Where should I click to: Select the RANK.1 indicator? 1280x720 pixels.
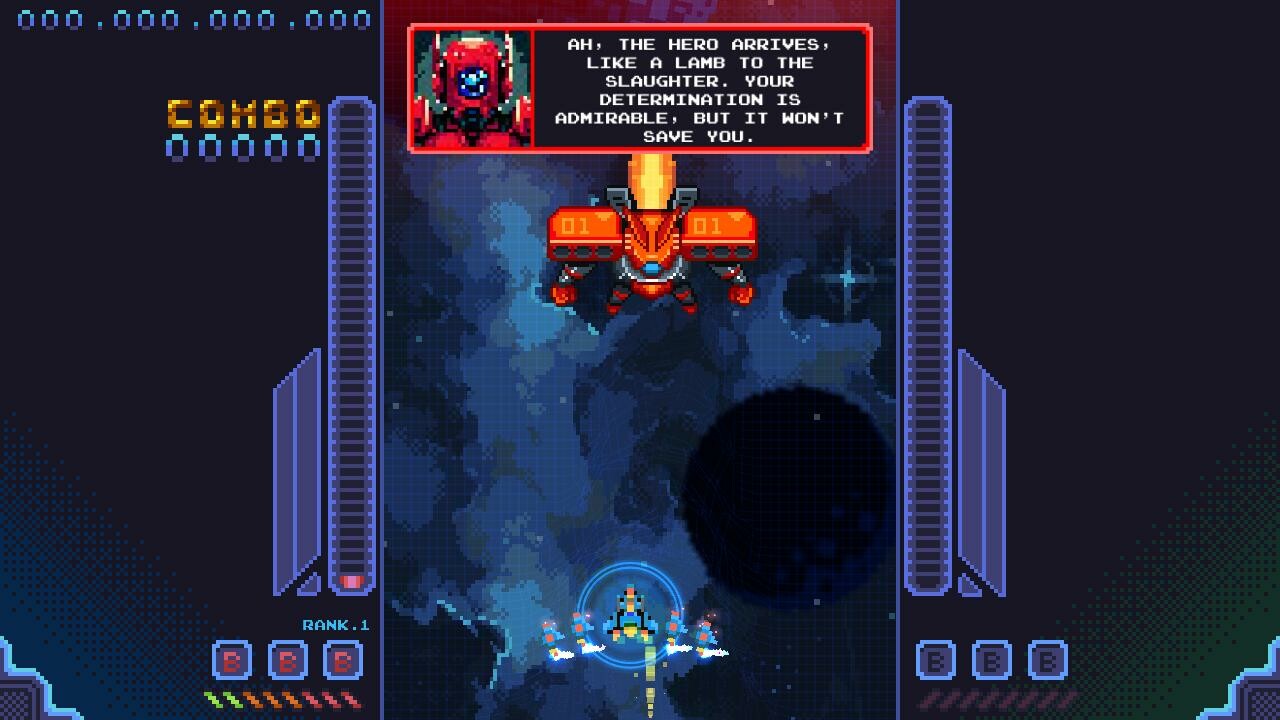coord(335,624)
